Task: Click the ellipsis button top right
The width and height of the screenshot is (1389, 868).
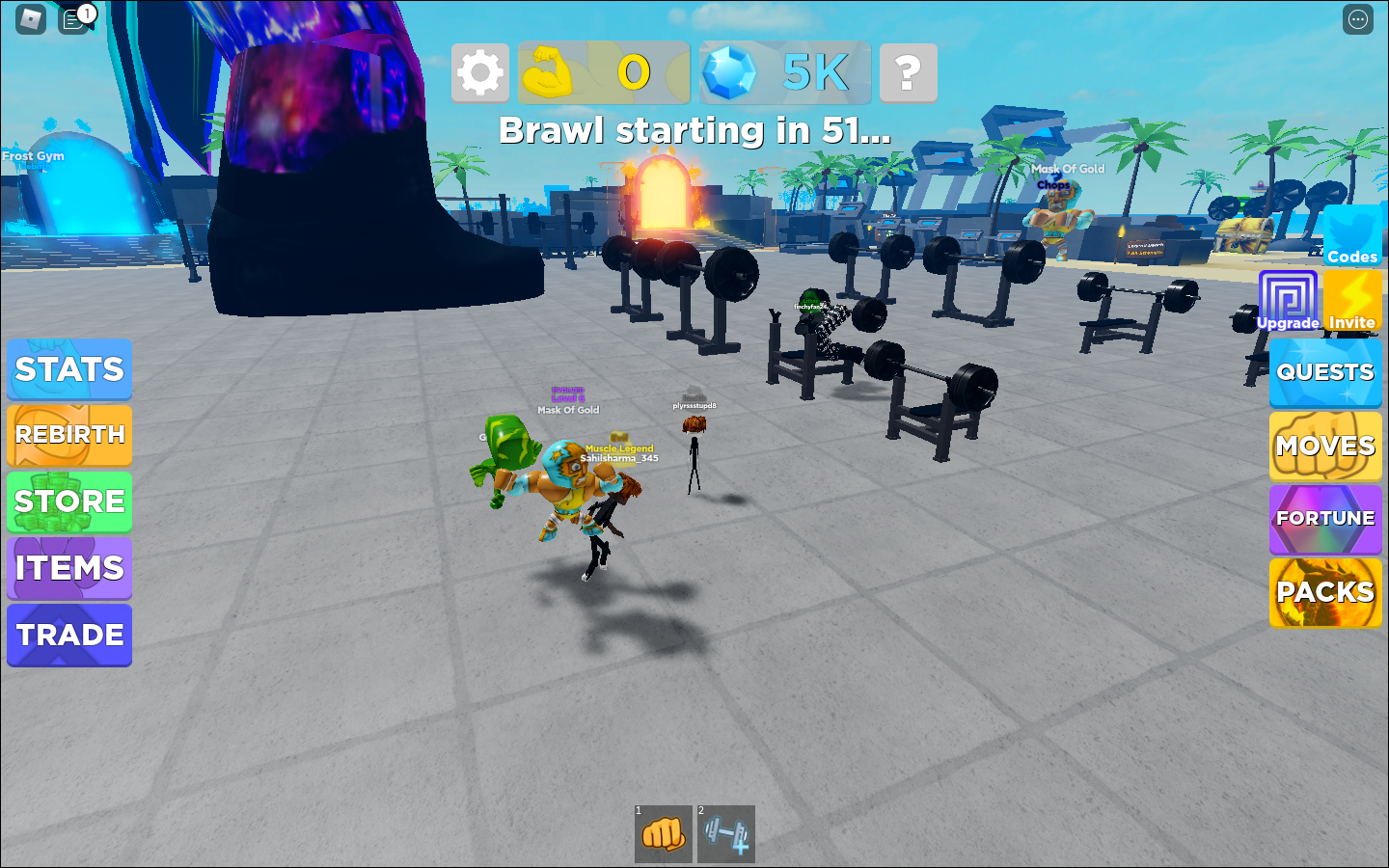Action: click(1357, 19)
